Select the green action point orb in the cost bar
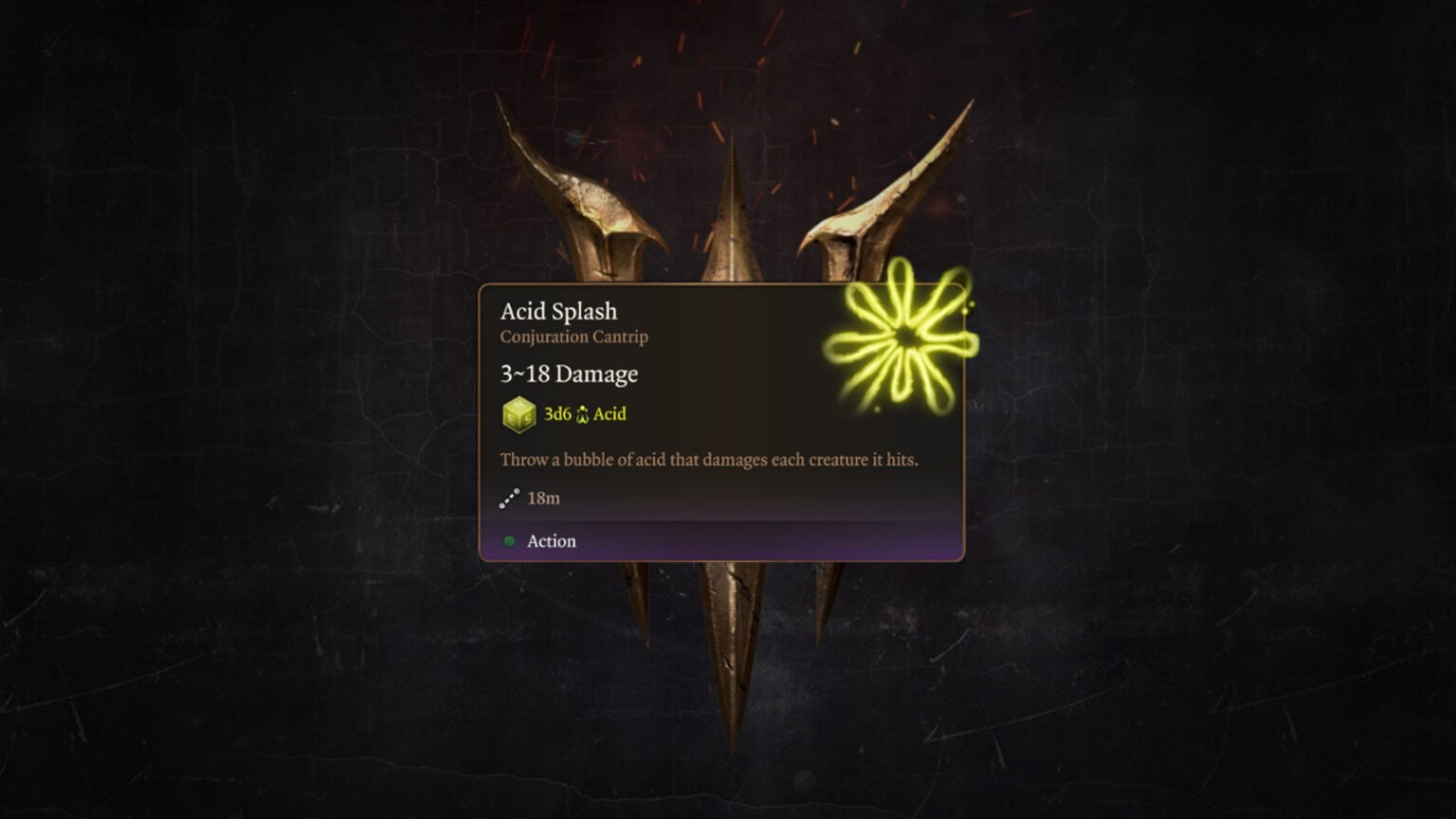This screenshot has width=1456, height=819. pos(510,541)
